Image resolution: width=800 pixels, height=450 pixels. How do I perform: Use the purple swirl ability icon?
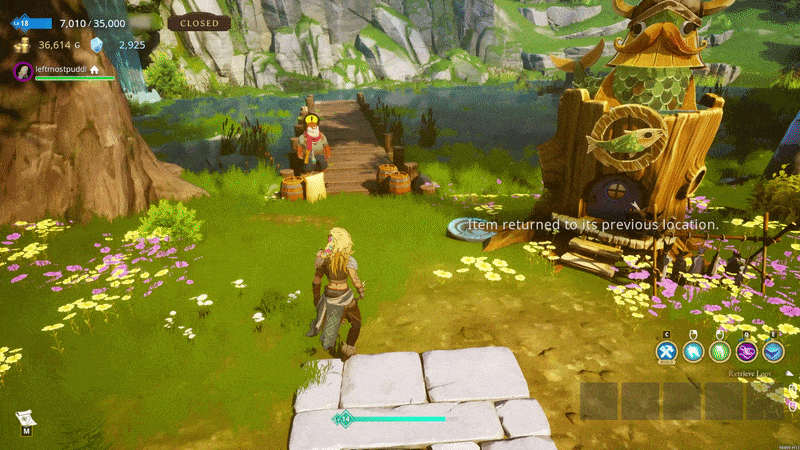(747, 351)
